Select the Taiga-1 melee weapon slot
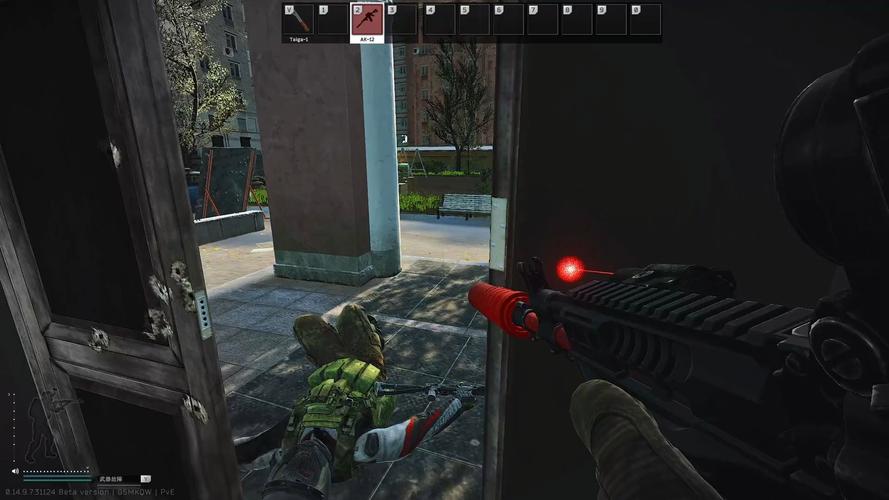Image resolution: width=889 pixels, height=500 pixels. (298, 20)
